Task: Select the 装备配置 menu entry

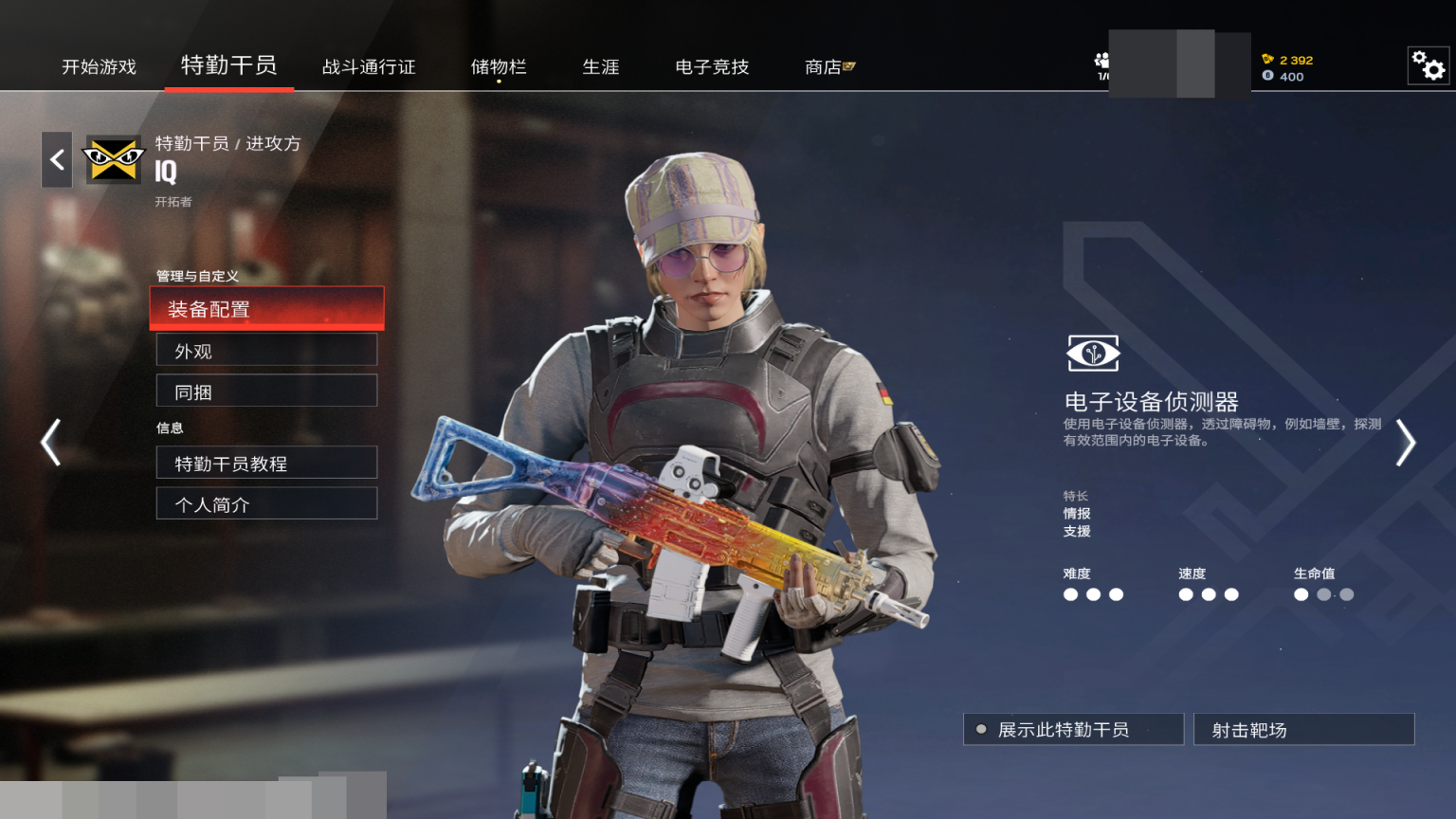Action: coord(266,309)
